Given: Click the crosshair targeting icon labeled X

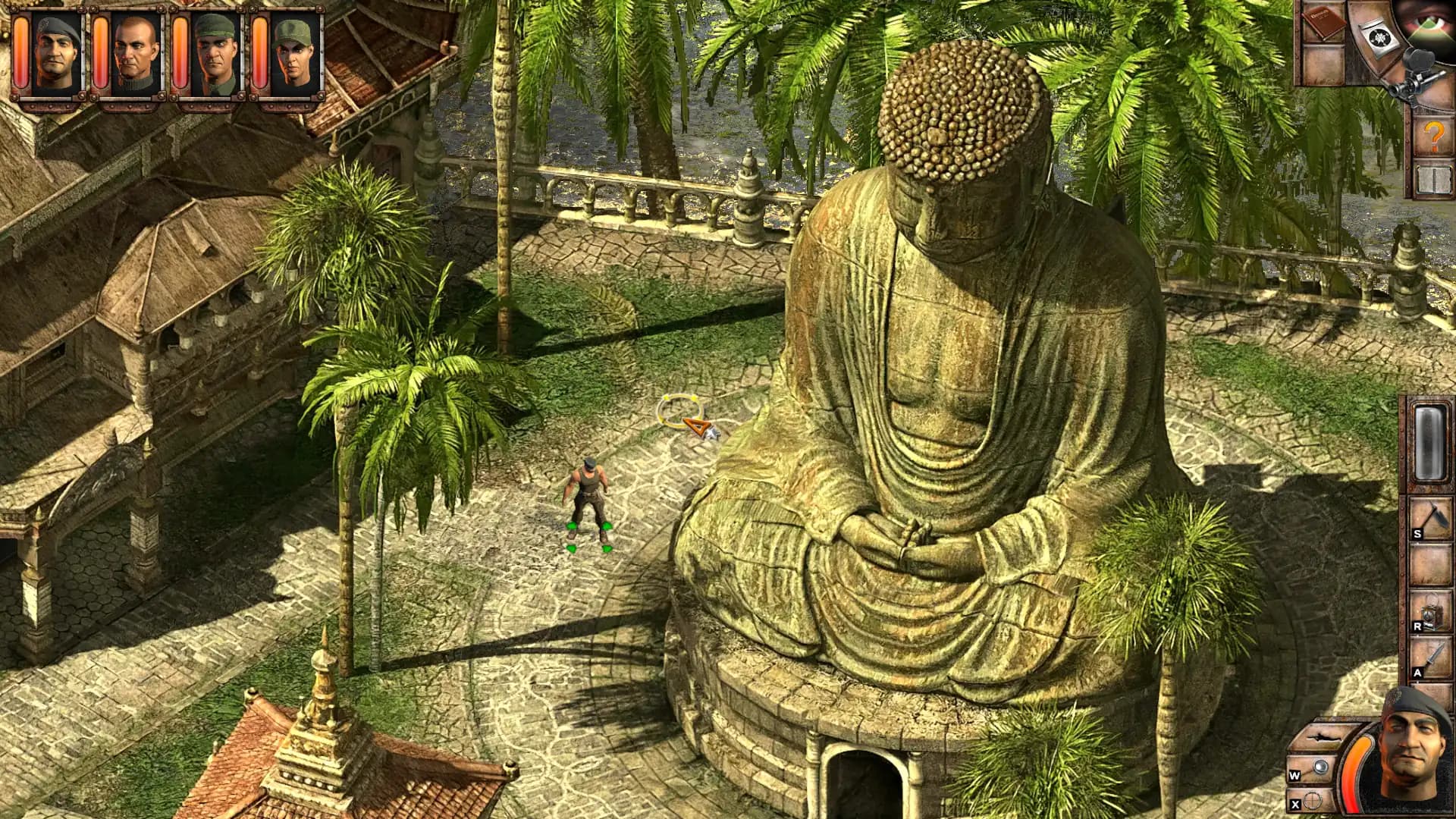Looking at the screenshot, I should (1313, 801).
